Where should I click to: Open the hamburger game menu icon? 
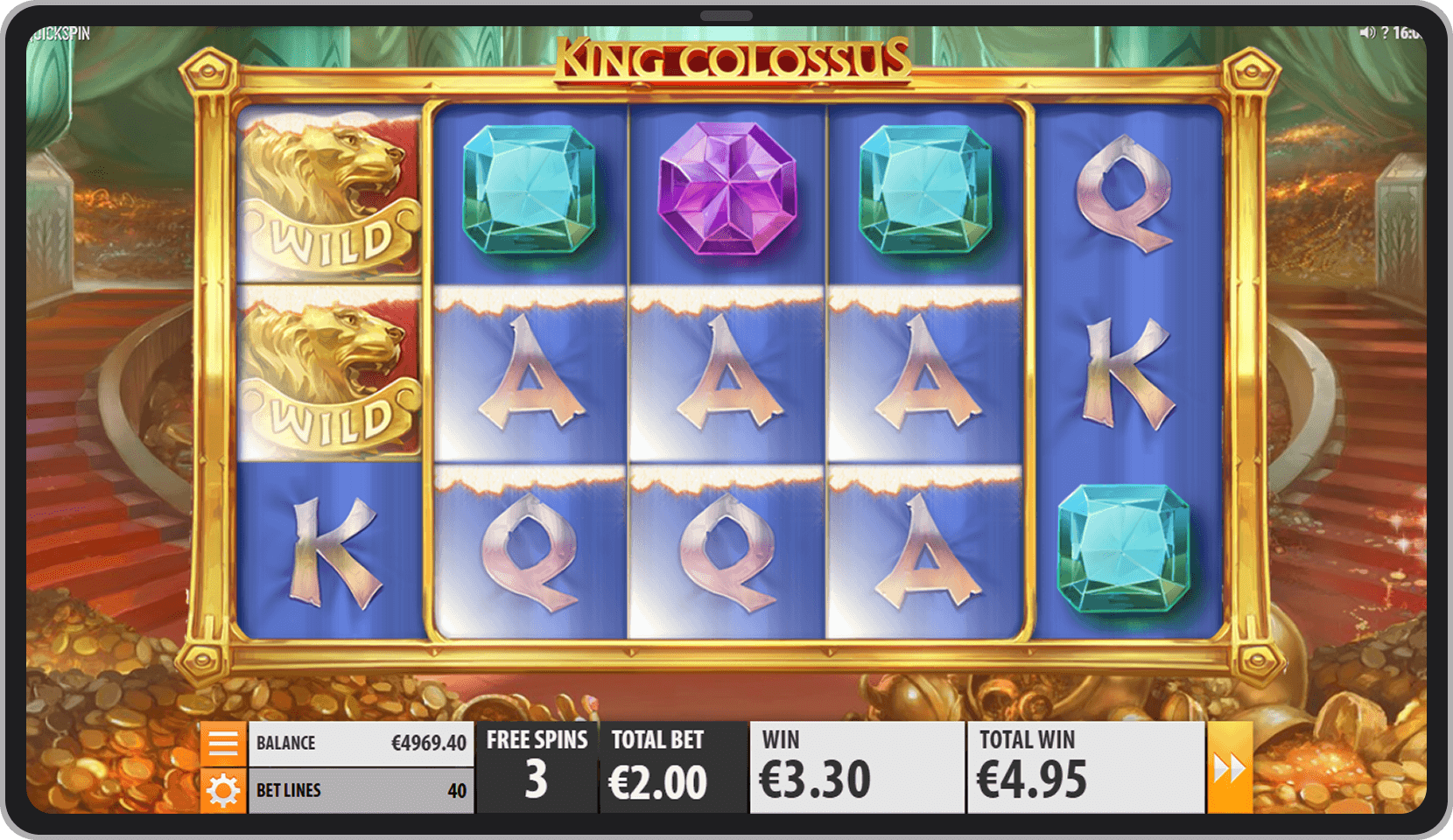point(225,742)
